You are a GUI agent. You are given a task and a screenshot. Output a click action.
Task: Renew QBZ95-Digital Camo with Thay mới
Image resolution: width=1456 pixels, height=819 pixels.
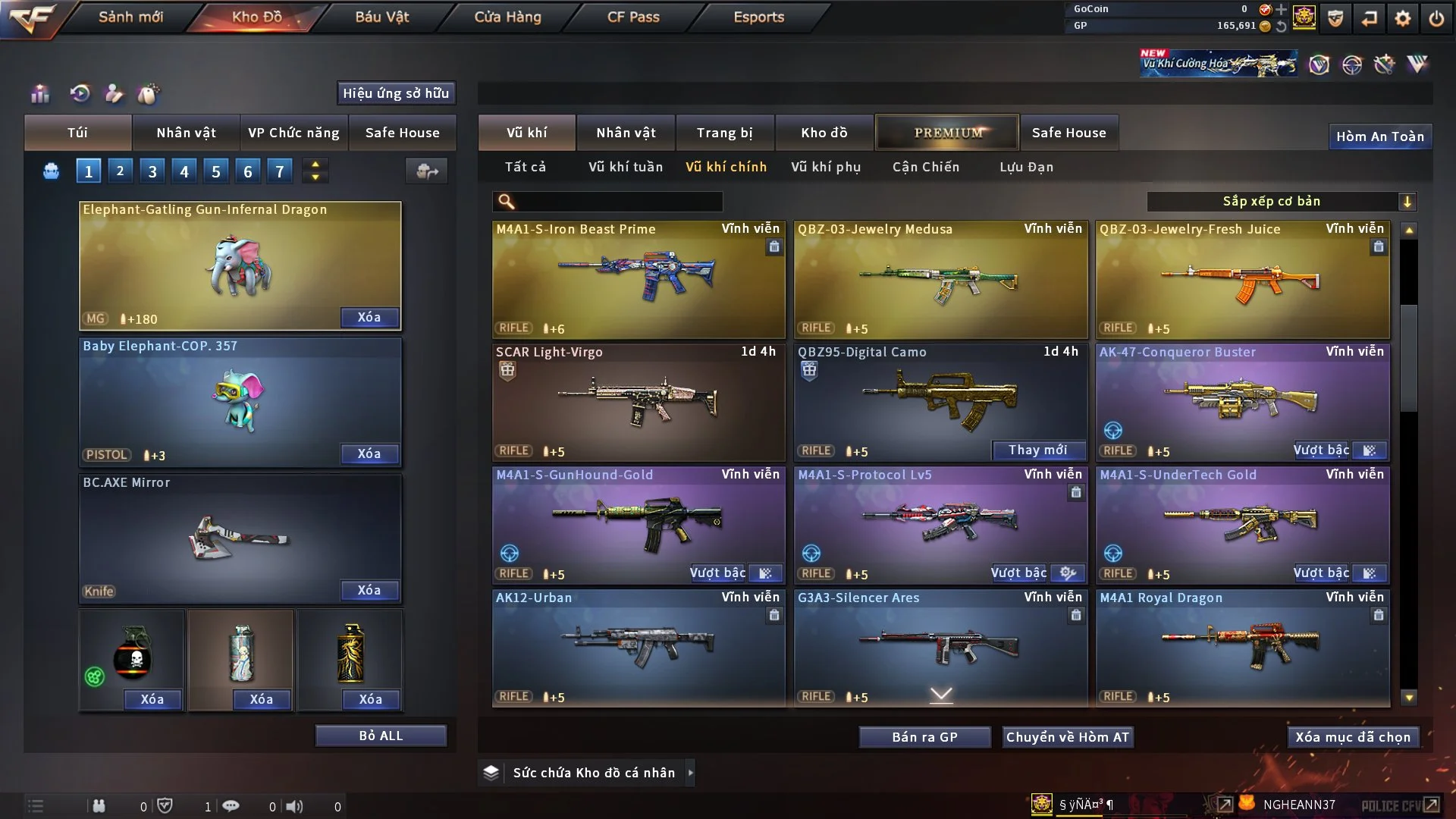point(1037,450)
